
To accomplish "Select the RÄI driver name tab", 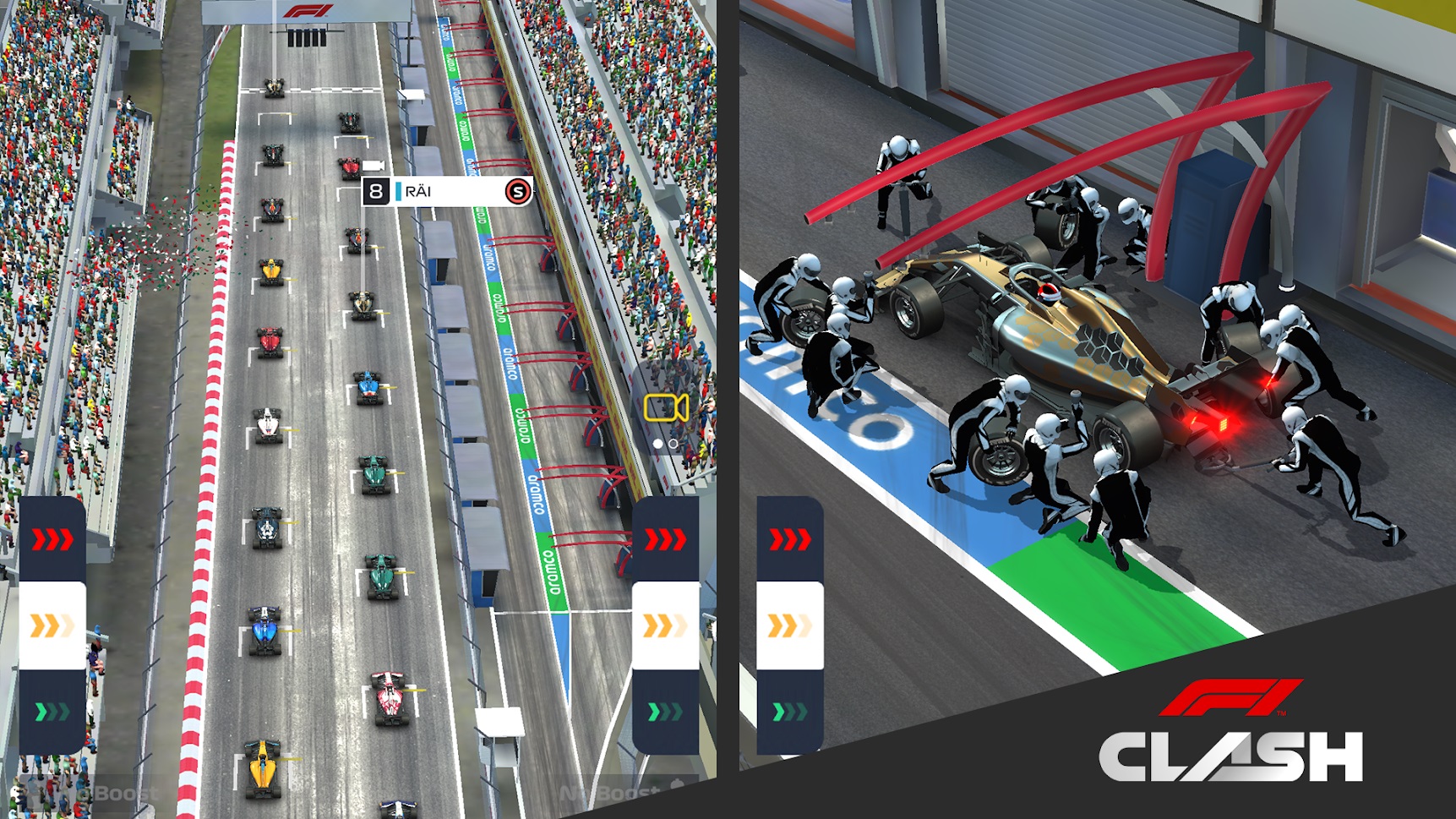I will point(418,191).
